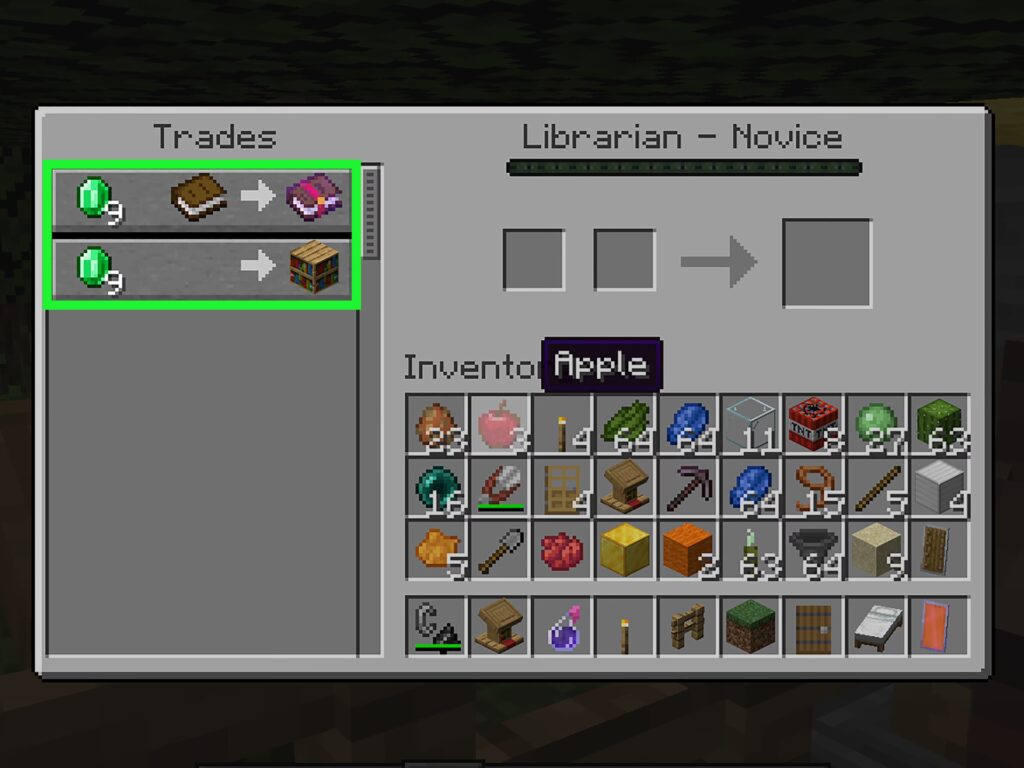Click the trades list scrollbar

[370, 212]
